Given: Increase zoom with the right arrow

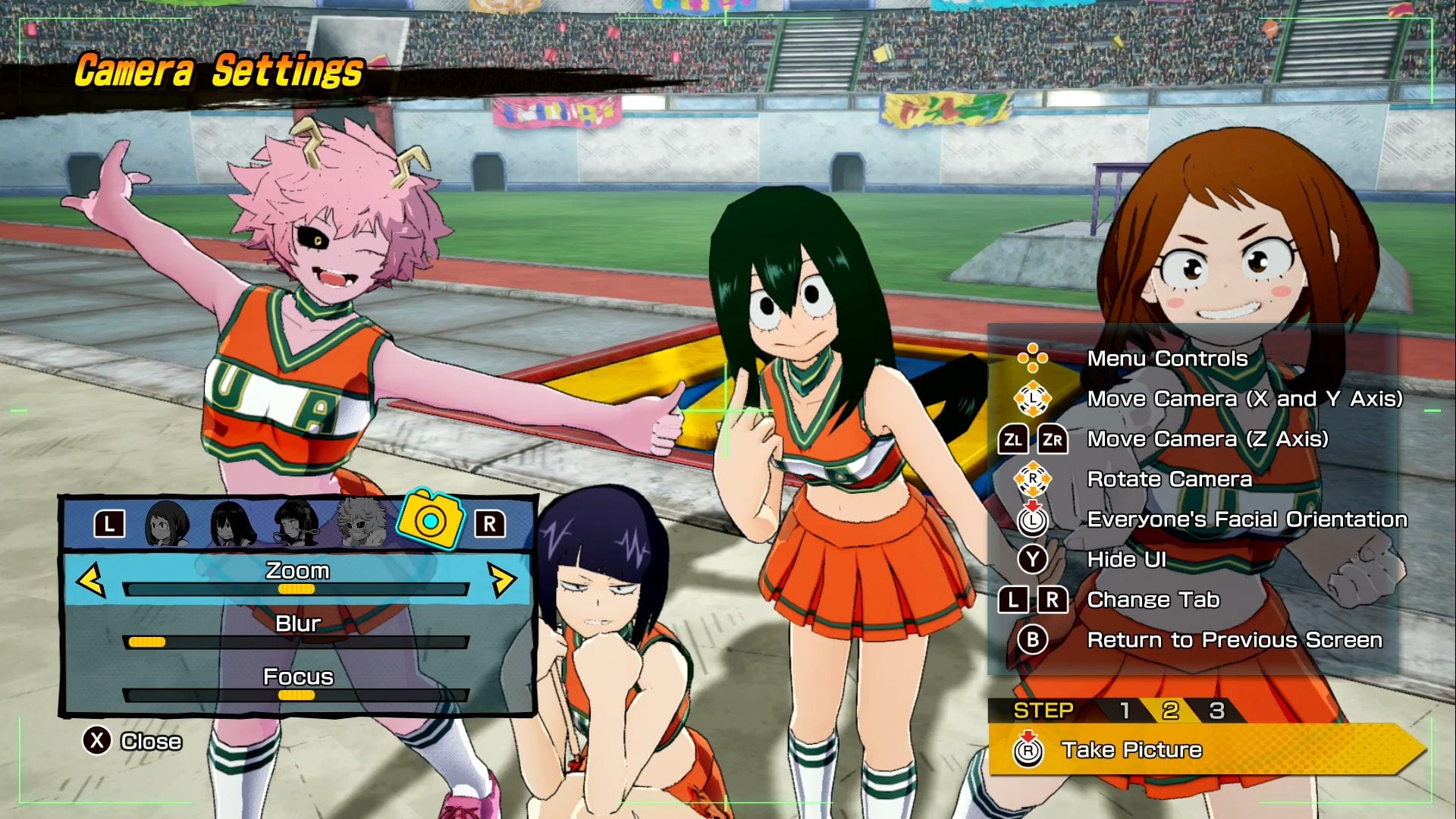Looking at the screenshot, I should point(501,581).
